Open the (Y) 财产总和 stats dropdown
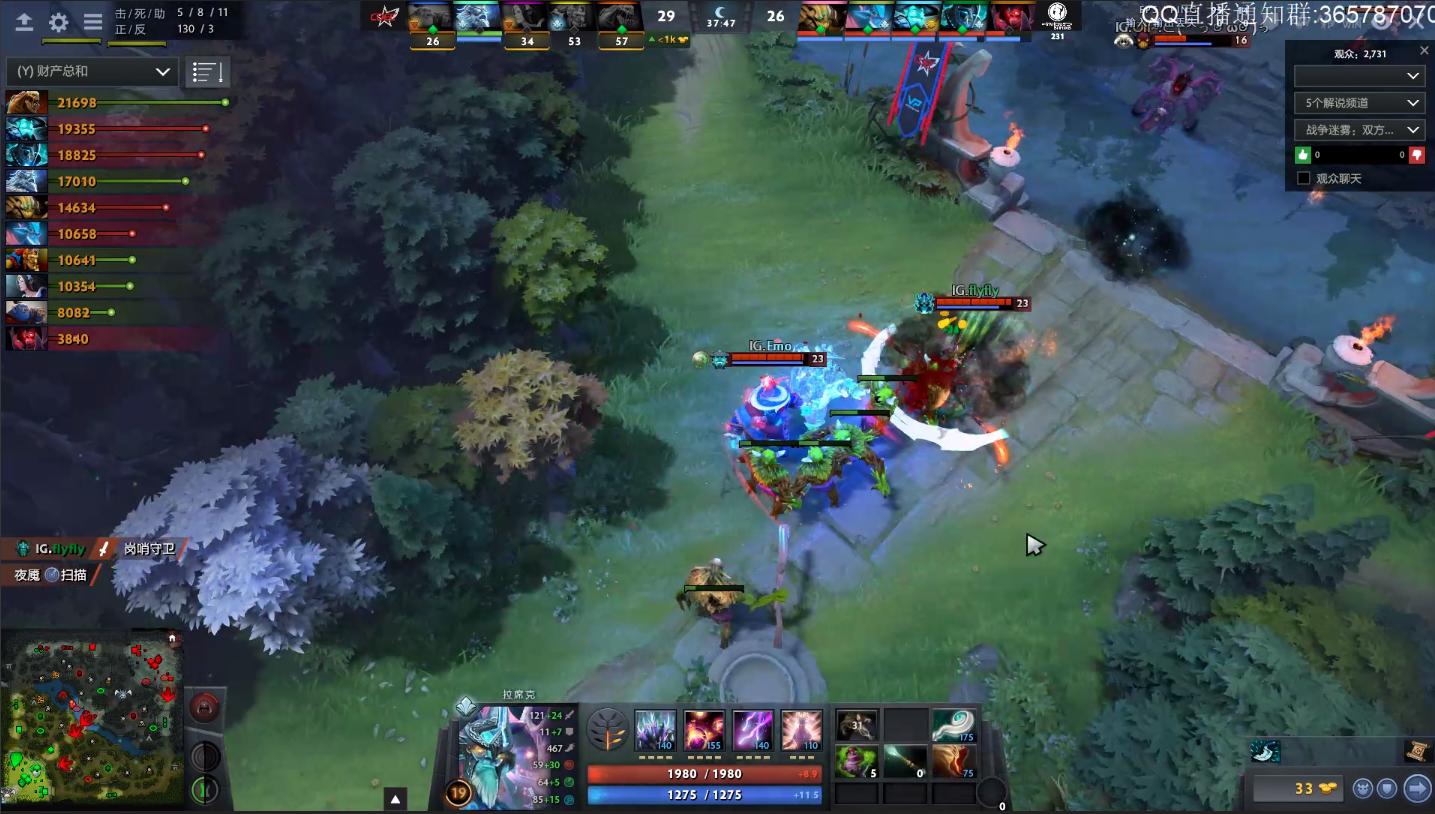This screenshot has width=1435, height=814. (x=92, y=71)
